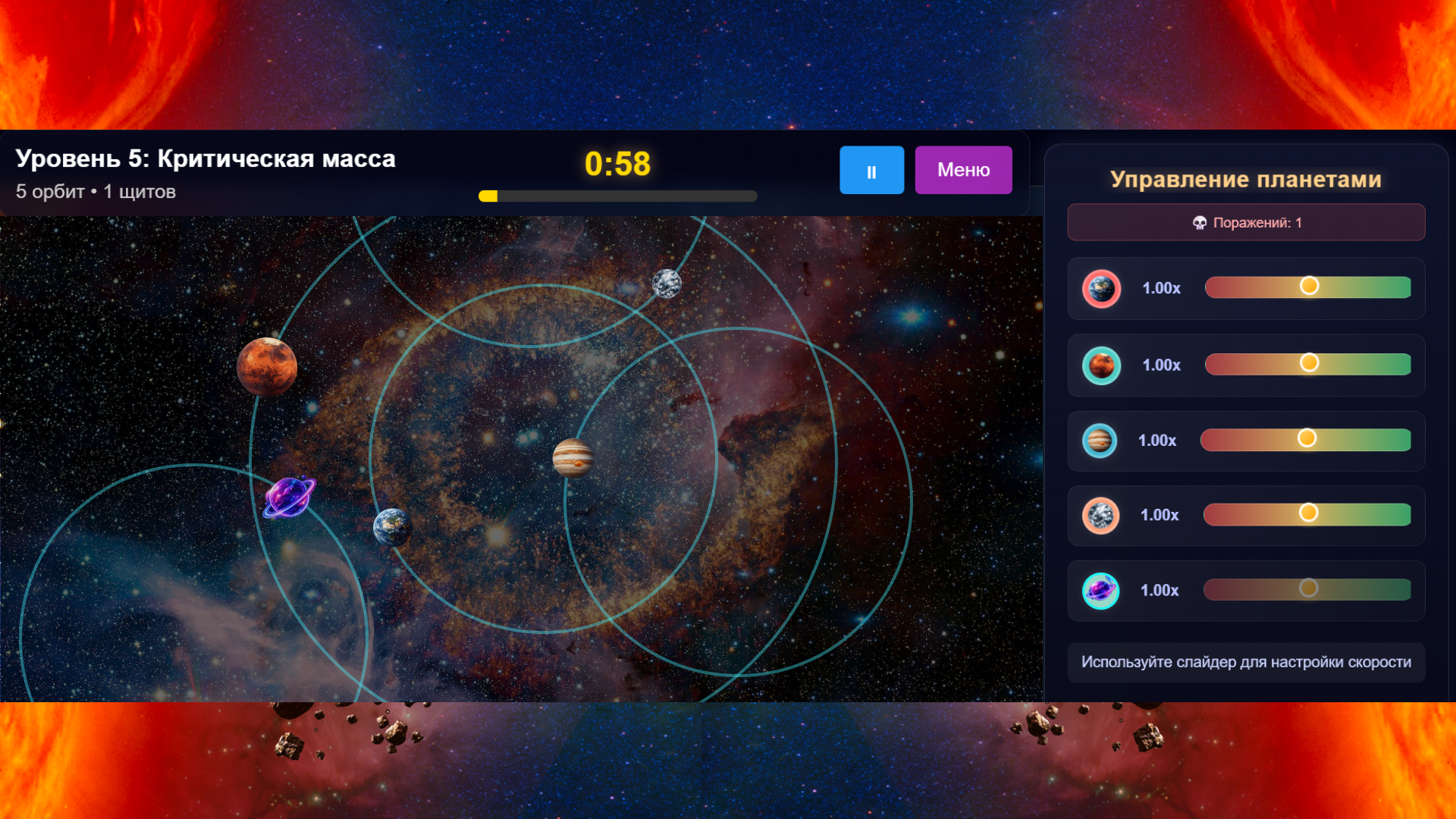Click the Mars icon in Управление планетами
This screenshot has width=1456, height=819.
tap(1101, 365)
